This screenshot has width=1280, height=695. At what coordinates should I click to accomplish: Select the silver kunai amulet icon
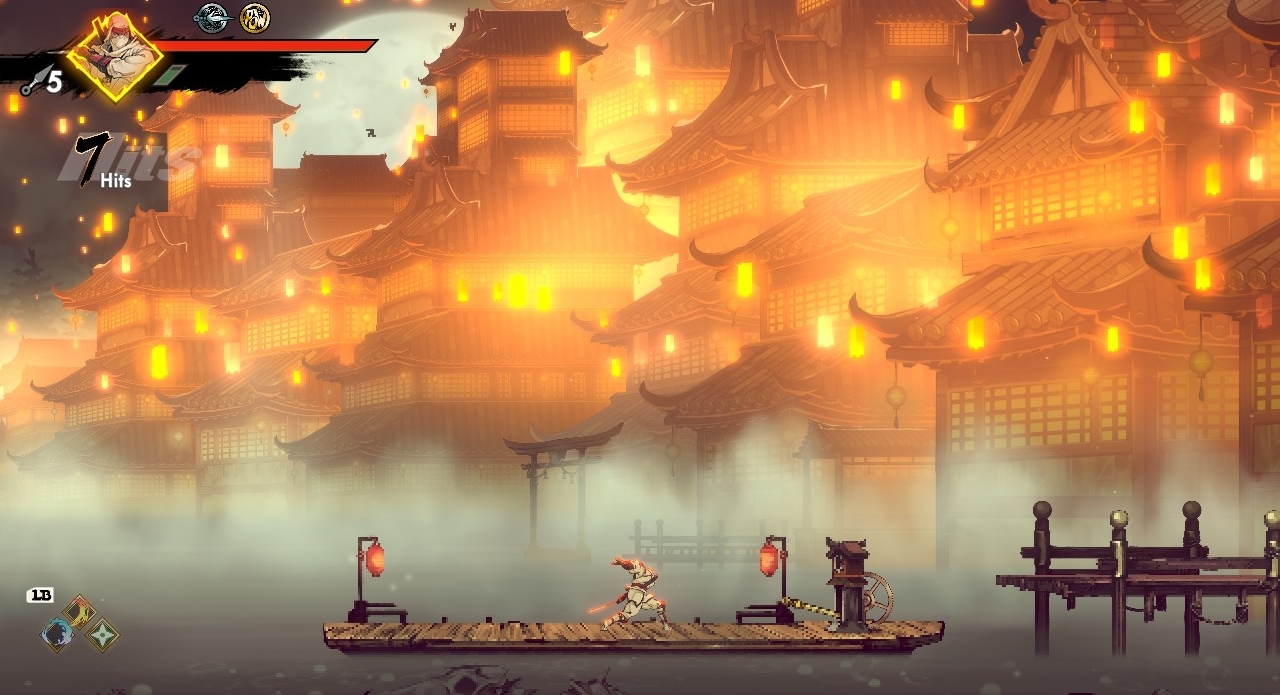pyautogui.click(x=212, y=18)
